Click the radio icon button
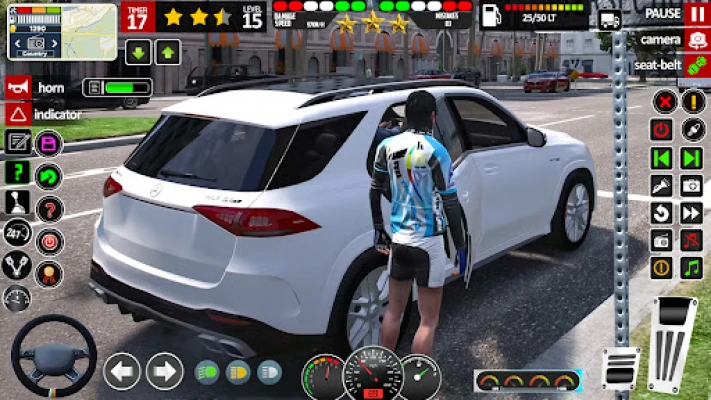The image size is (711, 400). click(x=661, y=241)
